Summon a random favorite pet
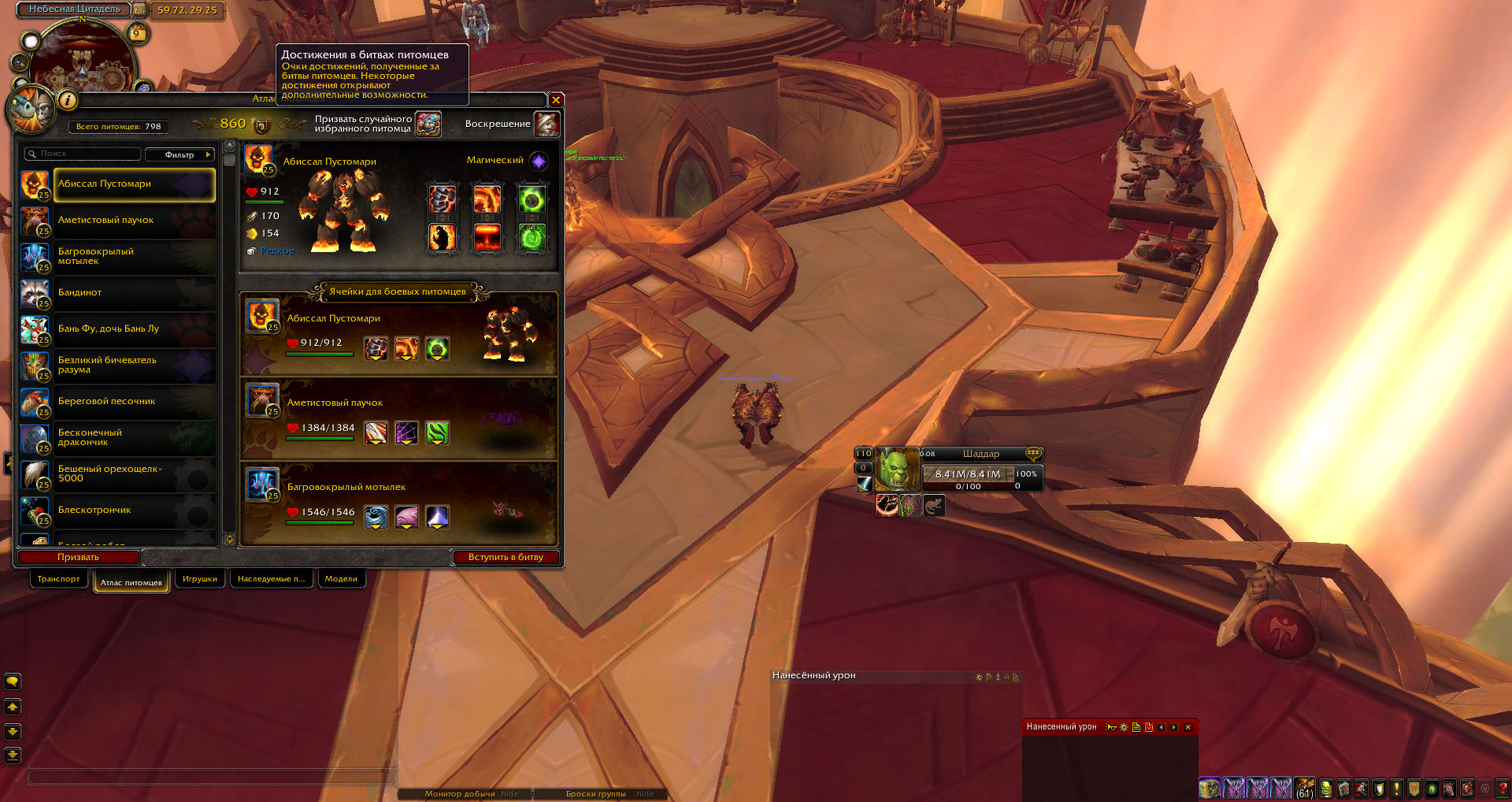The image size is (1512, 802). point(428,124)
